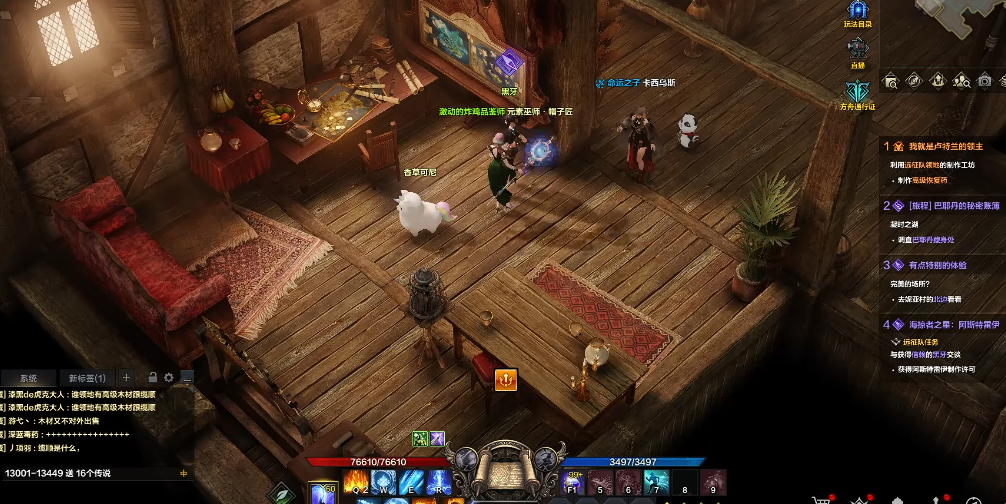Select quest 1 我就是卢特兰的领主
This screenshot has height=504, width=1006.
940,146
